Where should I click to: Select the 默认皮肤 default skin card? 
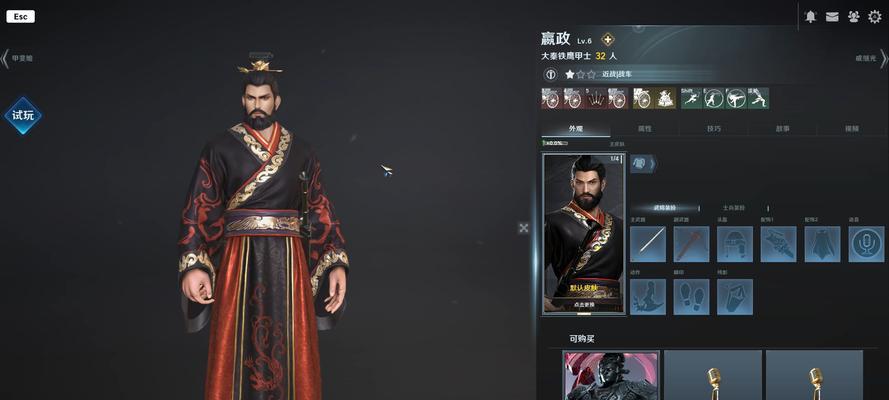tap(583, 233)
